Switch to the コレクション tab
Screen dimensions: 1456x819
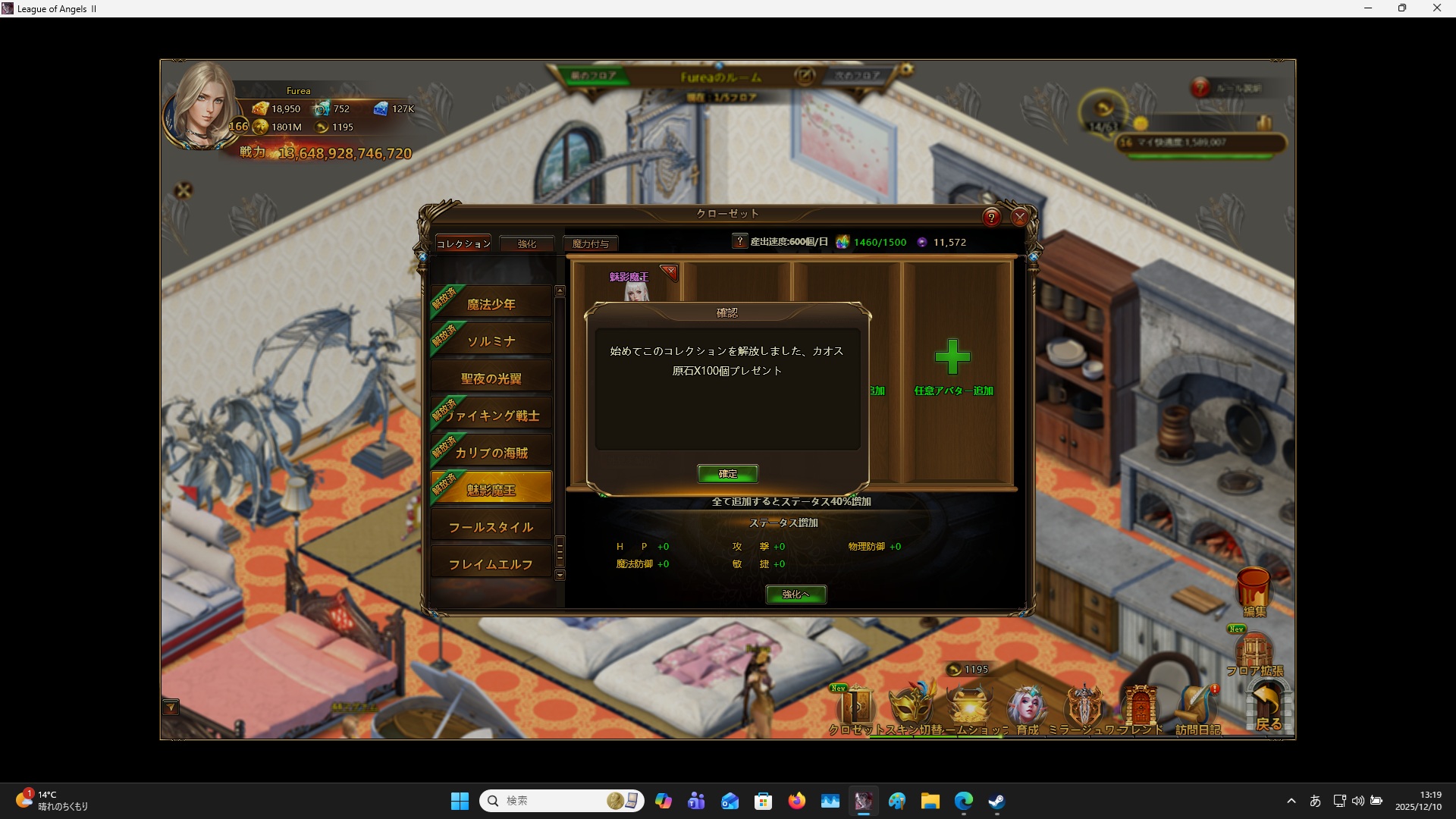463,243
